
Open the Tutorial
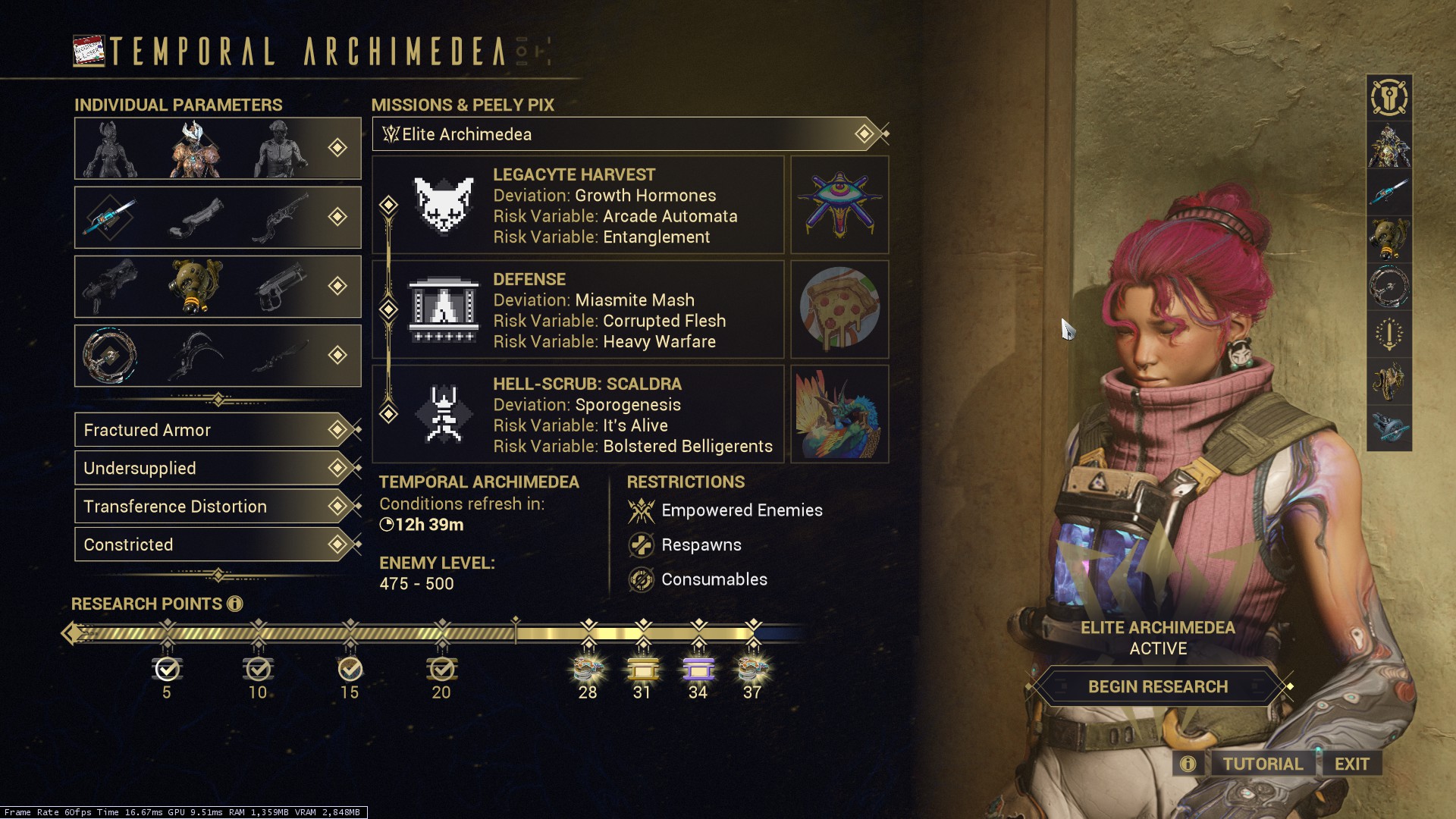click(1262, 764)
